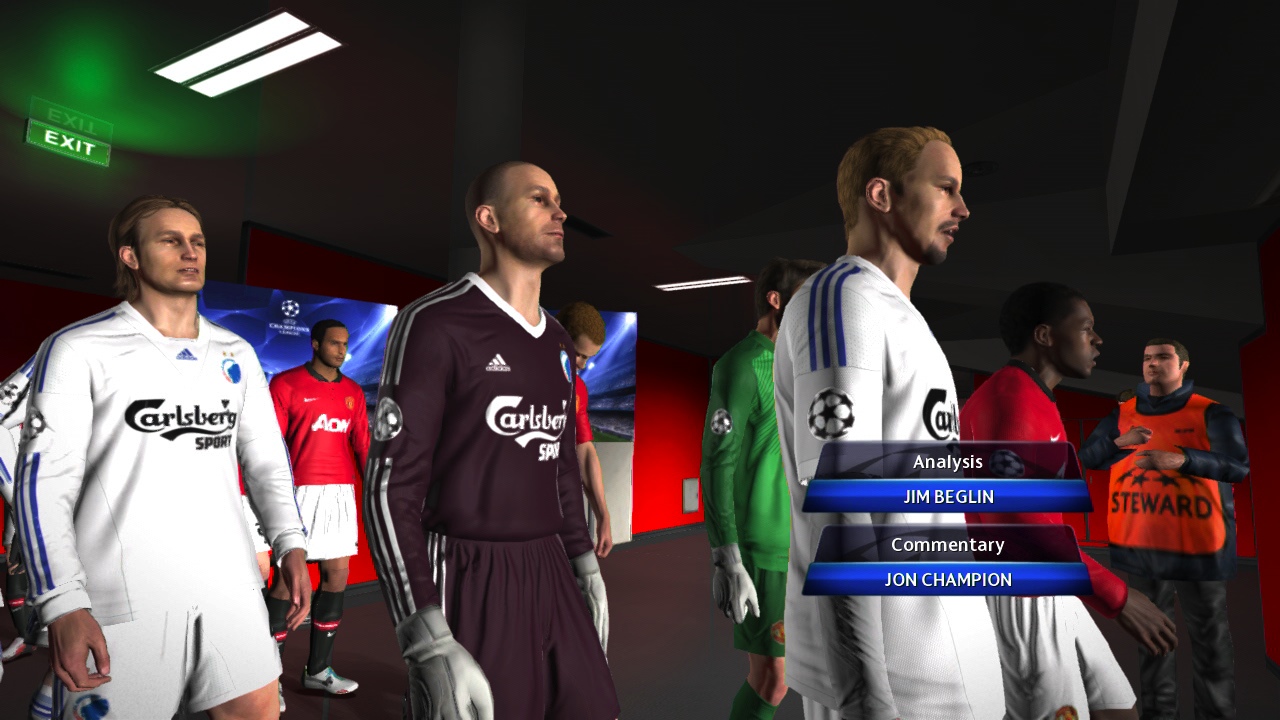Switch to the Analysis header tab
This screenshot has height=720, width=1280.
point(948,461)
